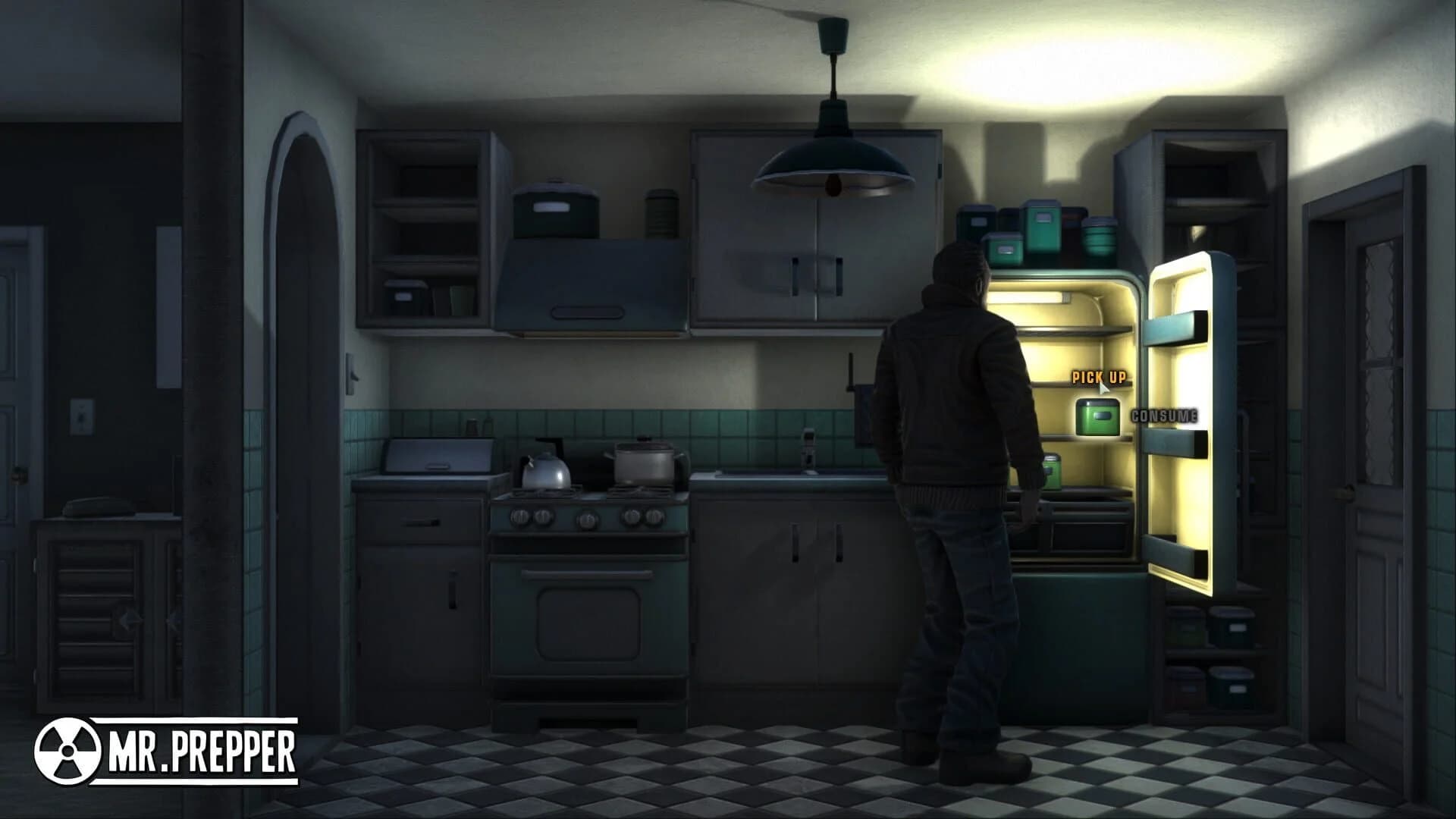1456x819 pixels.
Task: Click the second green can on the lower shelf
Action: coord(1050,470)
